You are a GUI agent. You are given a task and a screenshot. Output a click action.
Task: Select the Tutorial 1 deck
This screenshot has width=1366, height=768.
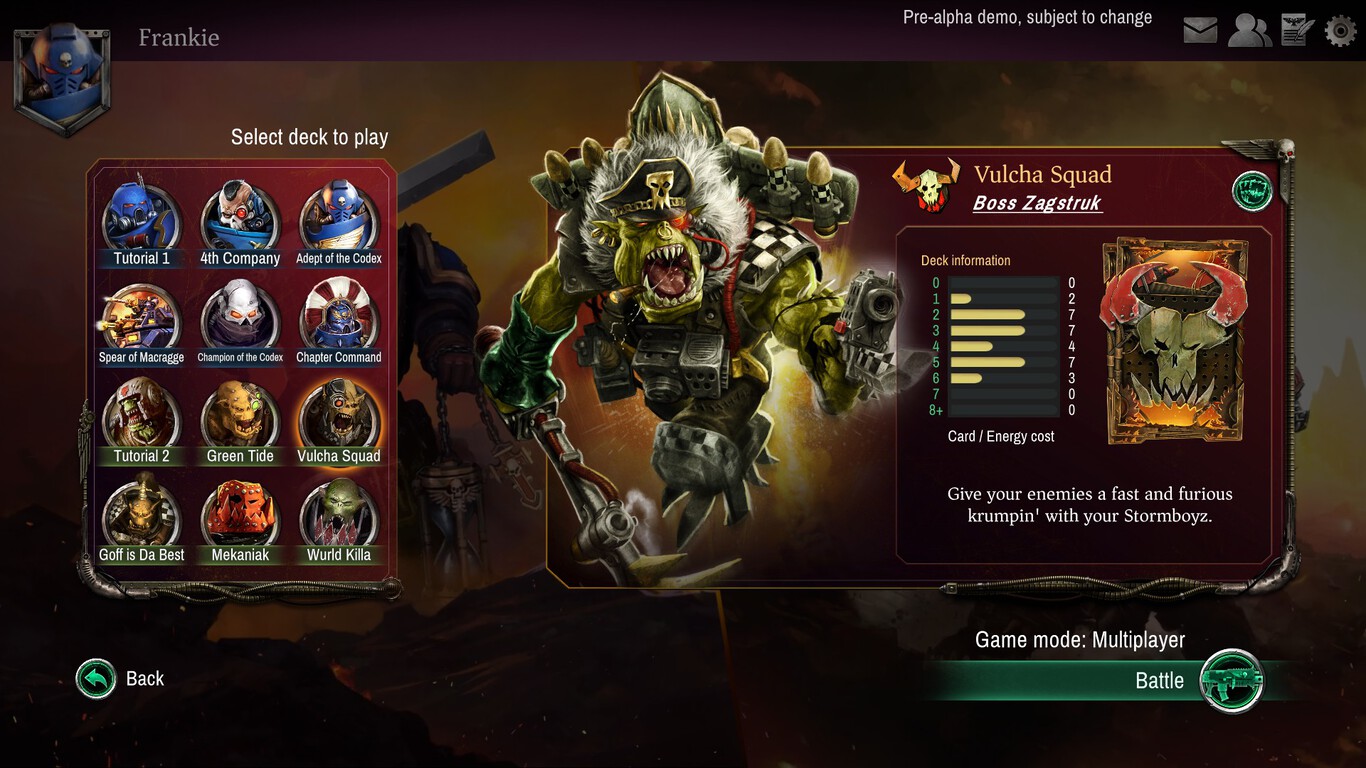(x=141, y=214)
